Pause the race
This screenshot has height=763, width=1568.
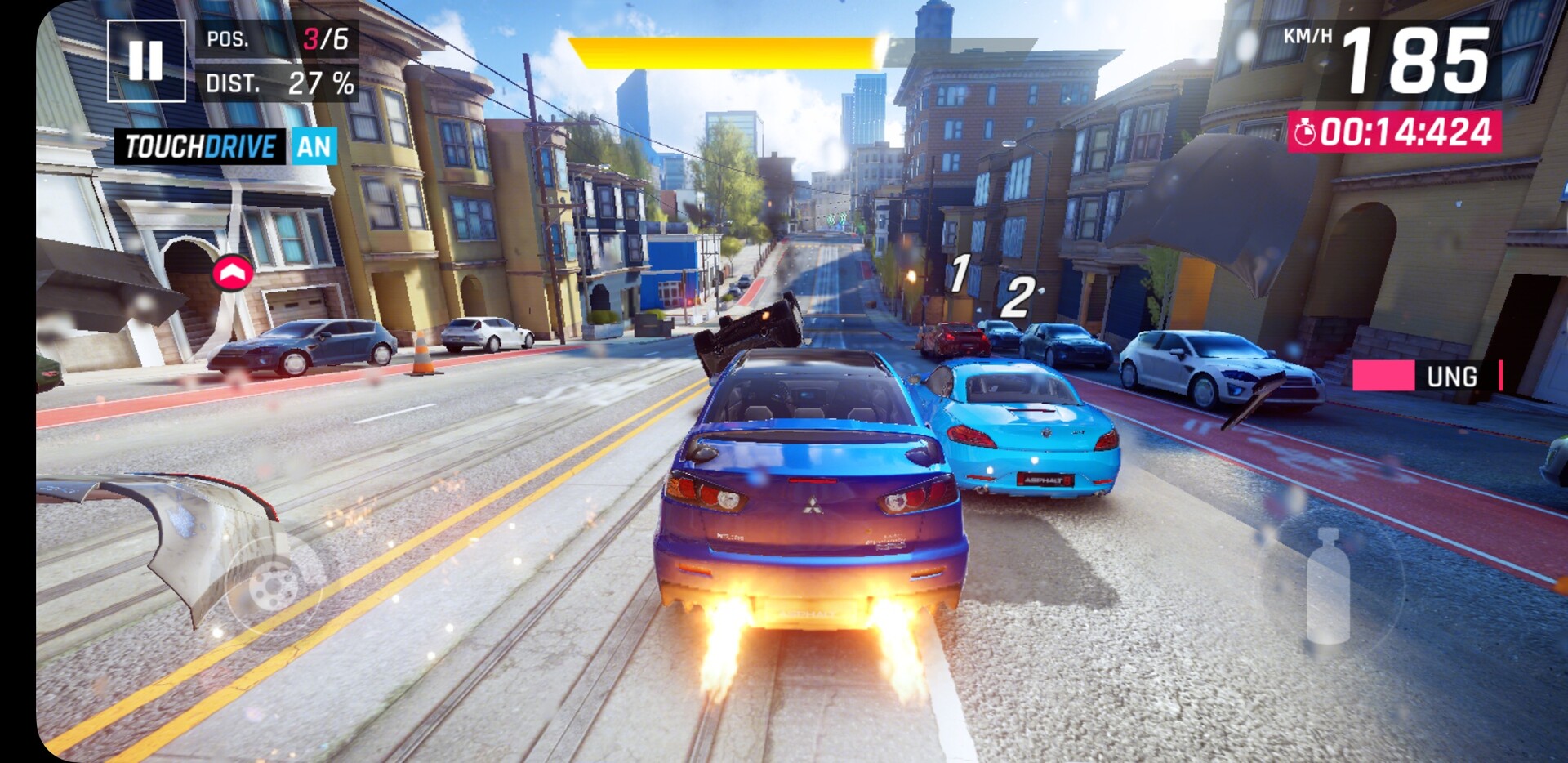pyautogui.click(x=146, y=60)
